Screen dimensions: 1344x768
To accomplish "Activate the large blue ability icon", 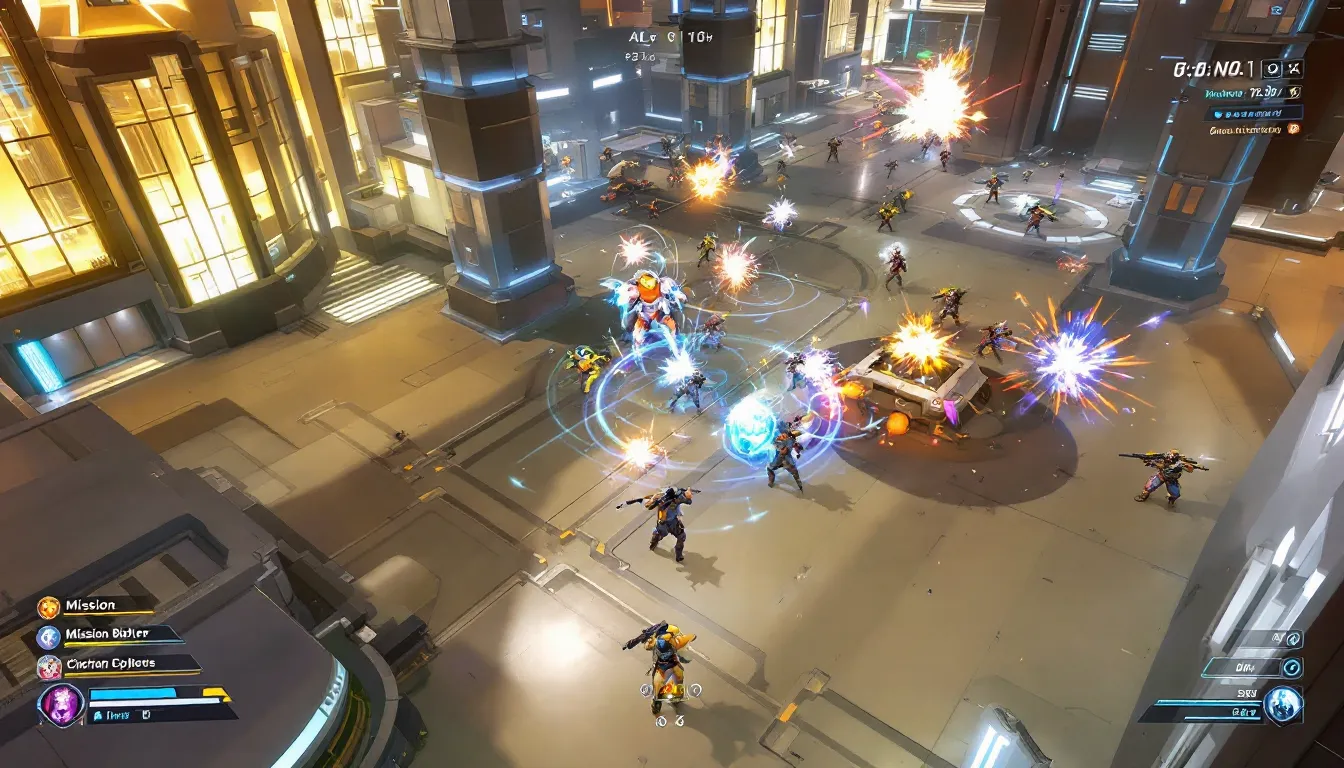I will click(1282, 705).
